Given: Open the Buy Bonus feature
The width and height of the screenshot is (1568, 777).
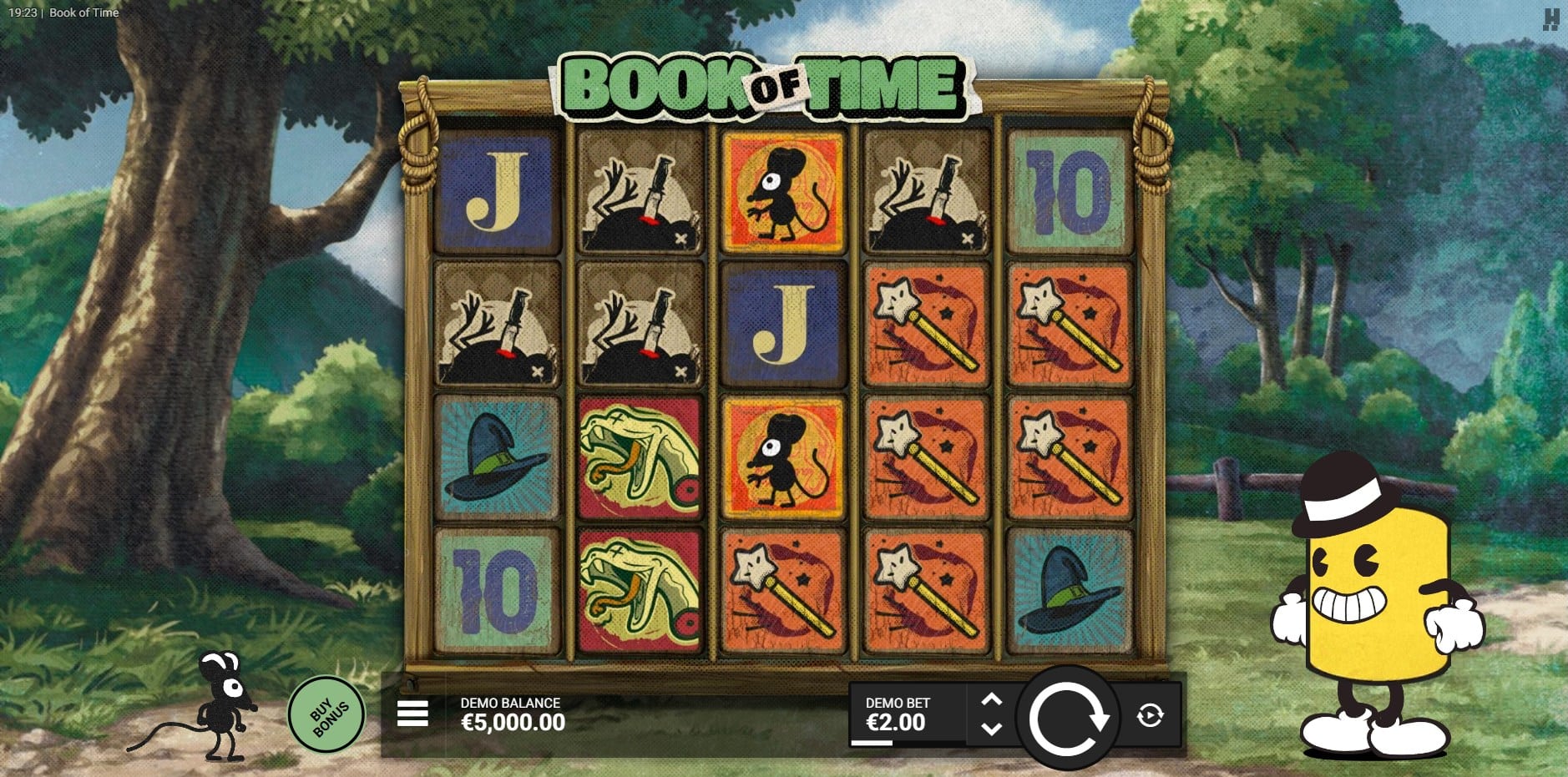Looking at the screenshot, I should coord(326,715).
